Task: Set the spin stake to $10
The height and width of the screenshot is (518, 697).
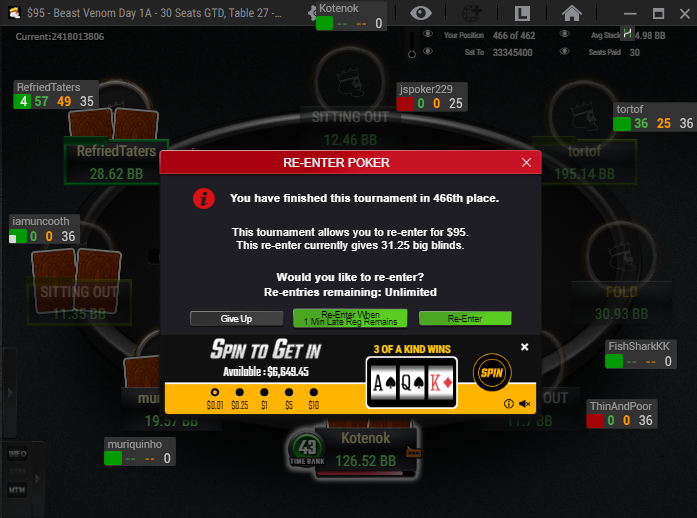Action: [314, 392]
